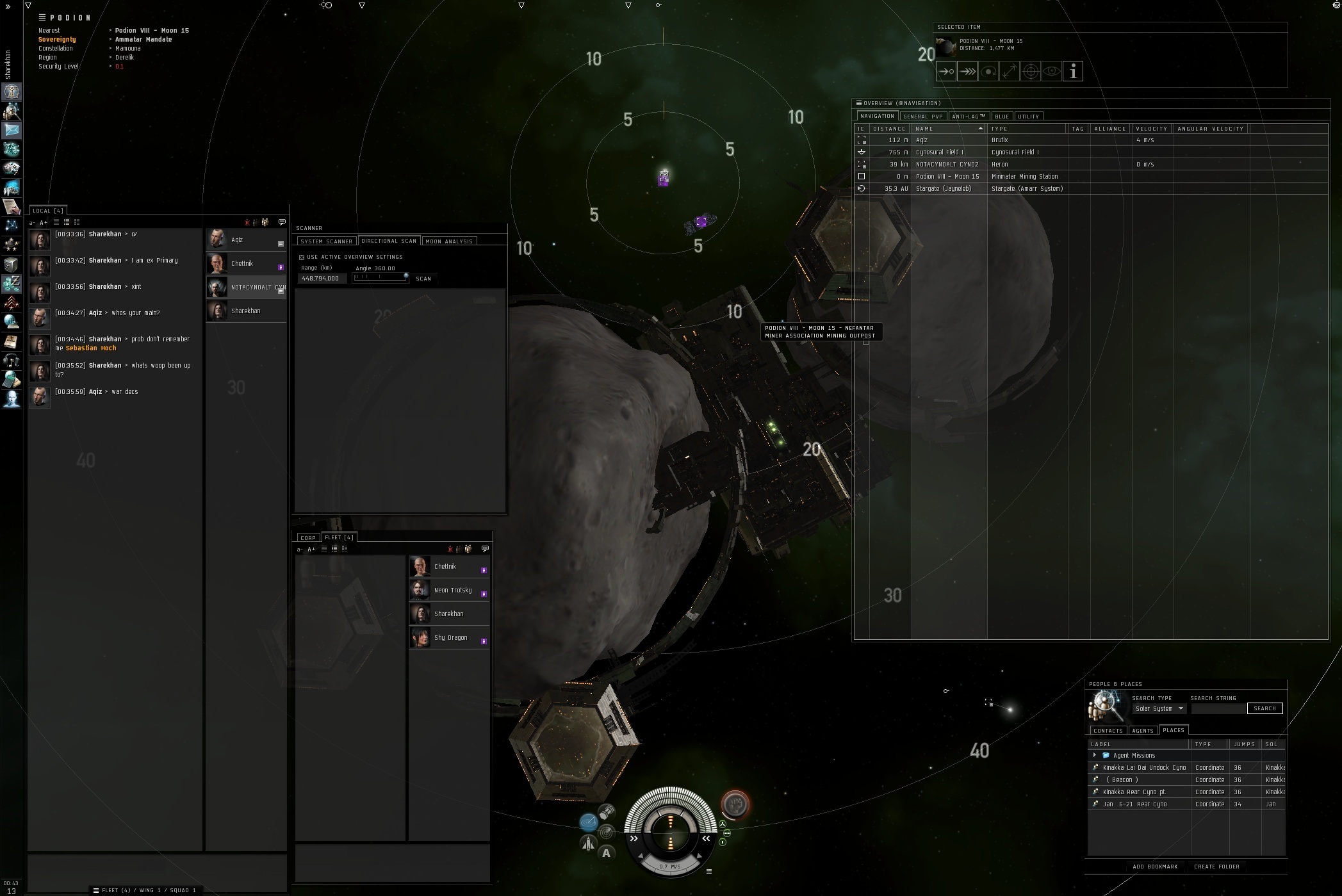Click Add Bookmark button
1342x896 pixels.
point(1154,867)
